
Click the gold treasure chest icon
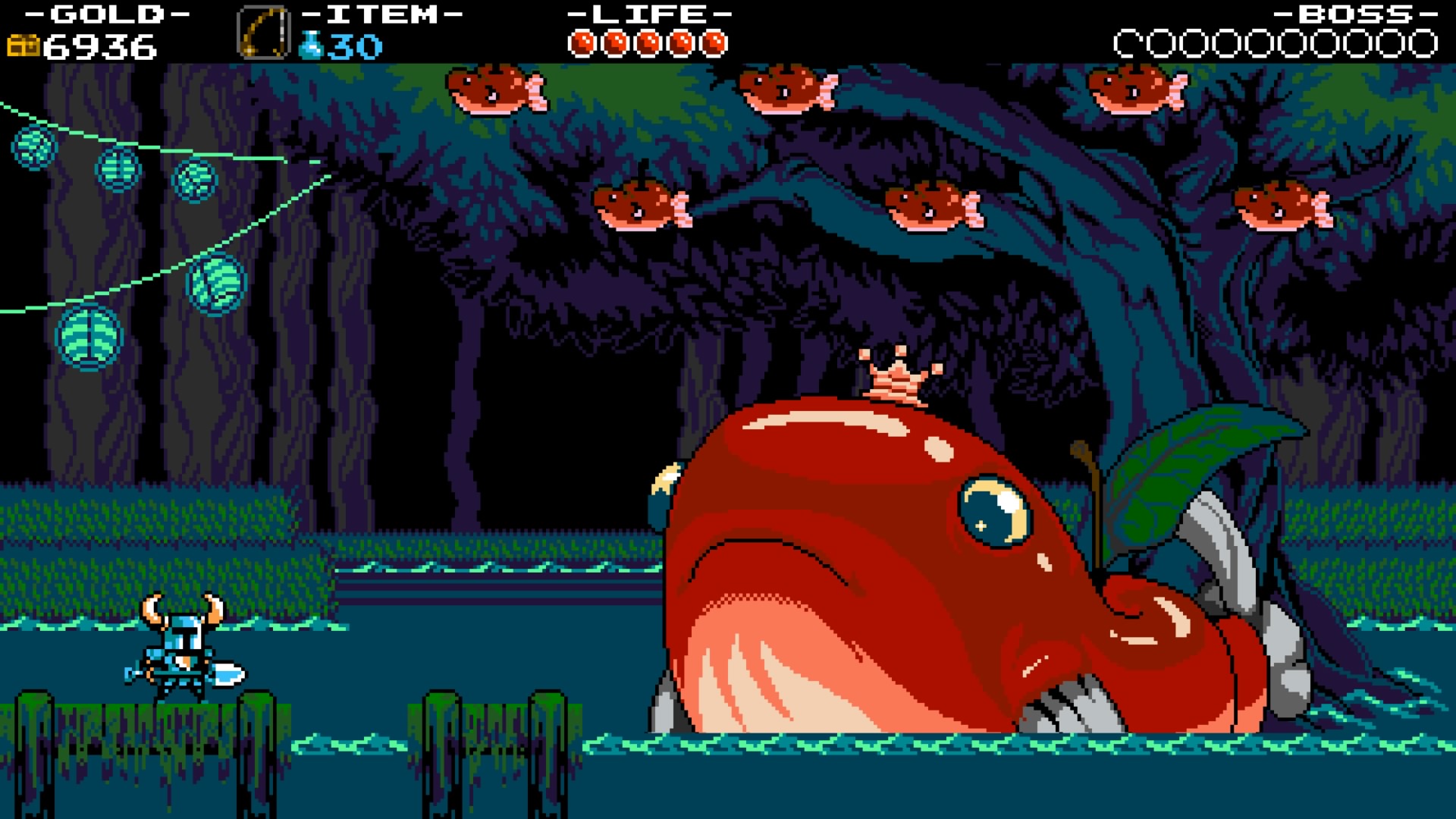pos(24,44)
